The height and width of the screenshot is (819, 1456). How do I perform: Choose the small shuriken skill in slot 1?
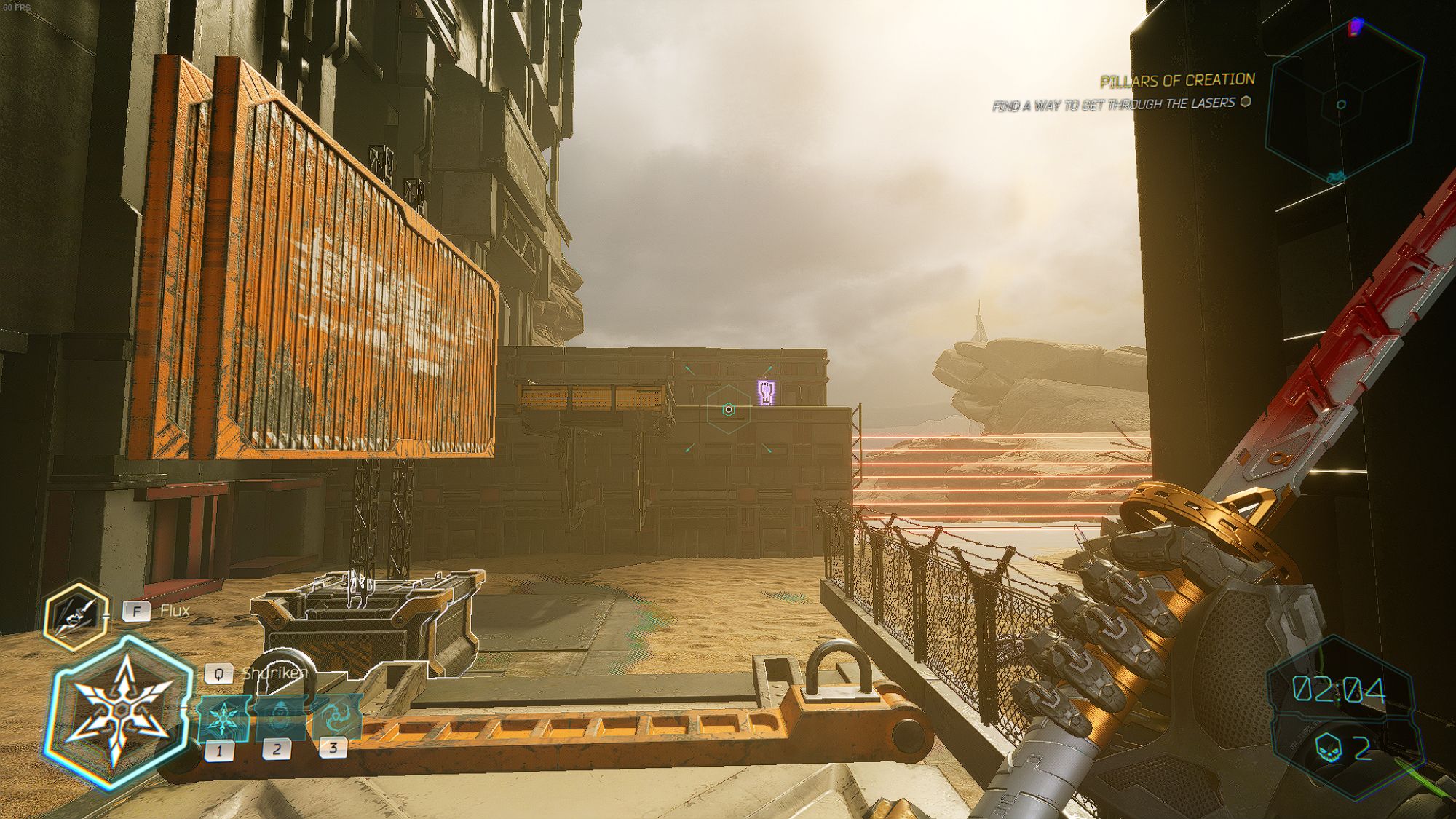point(223,719)
